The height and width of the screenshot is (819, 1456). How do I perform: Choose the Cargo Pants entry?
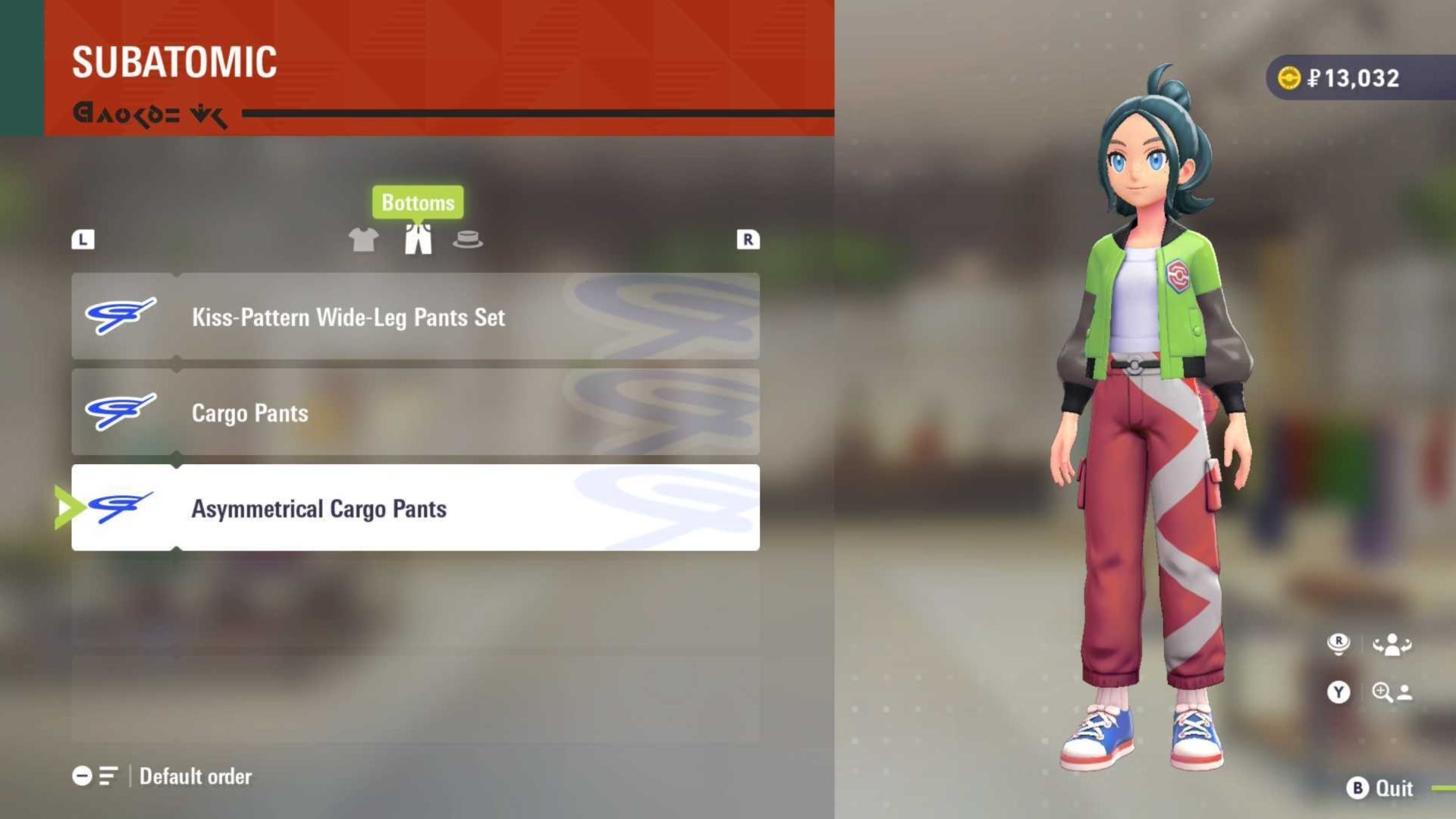416,413
